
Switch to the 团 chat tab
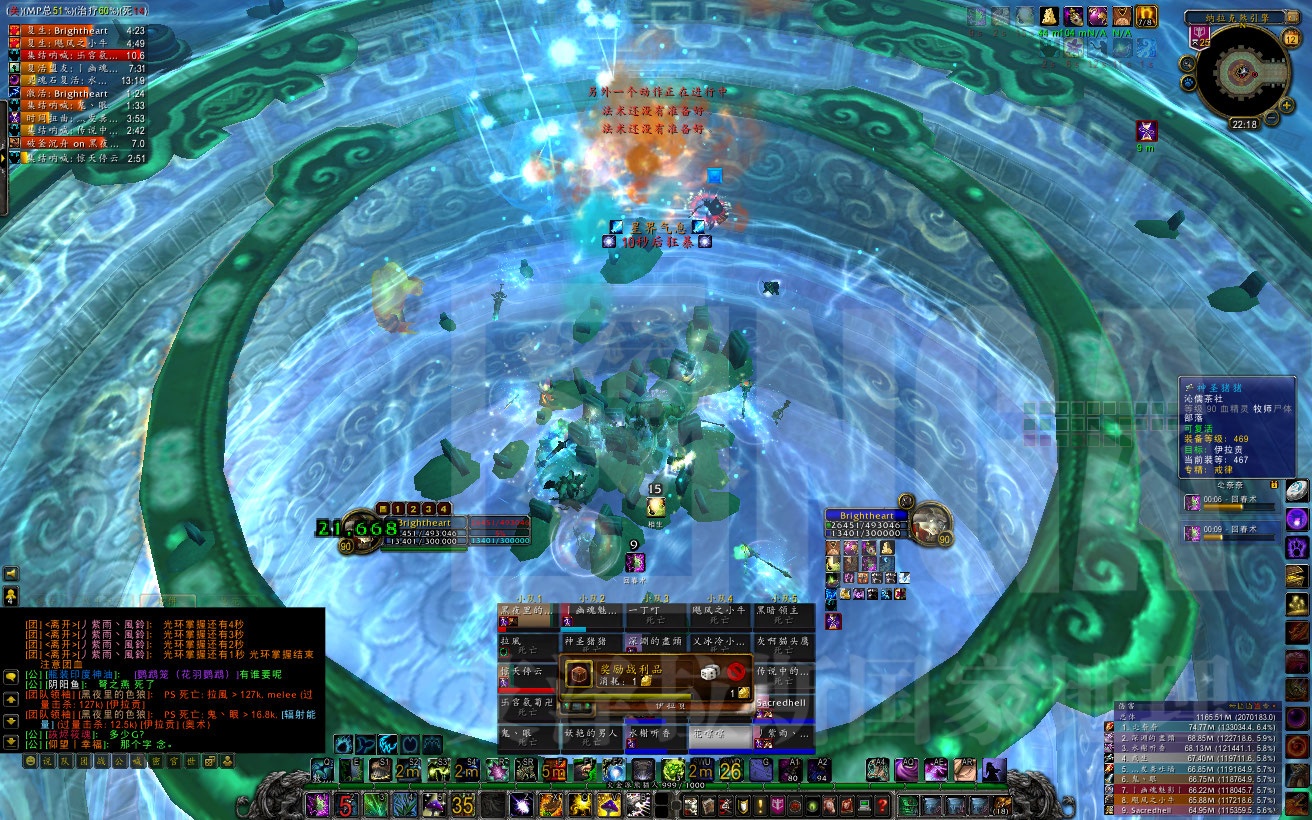click(x=85, y=761)
